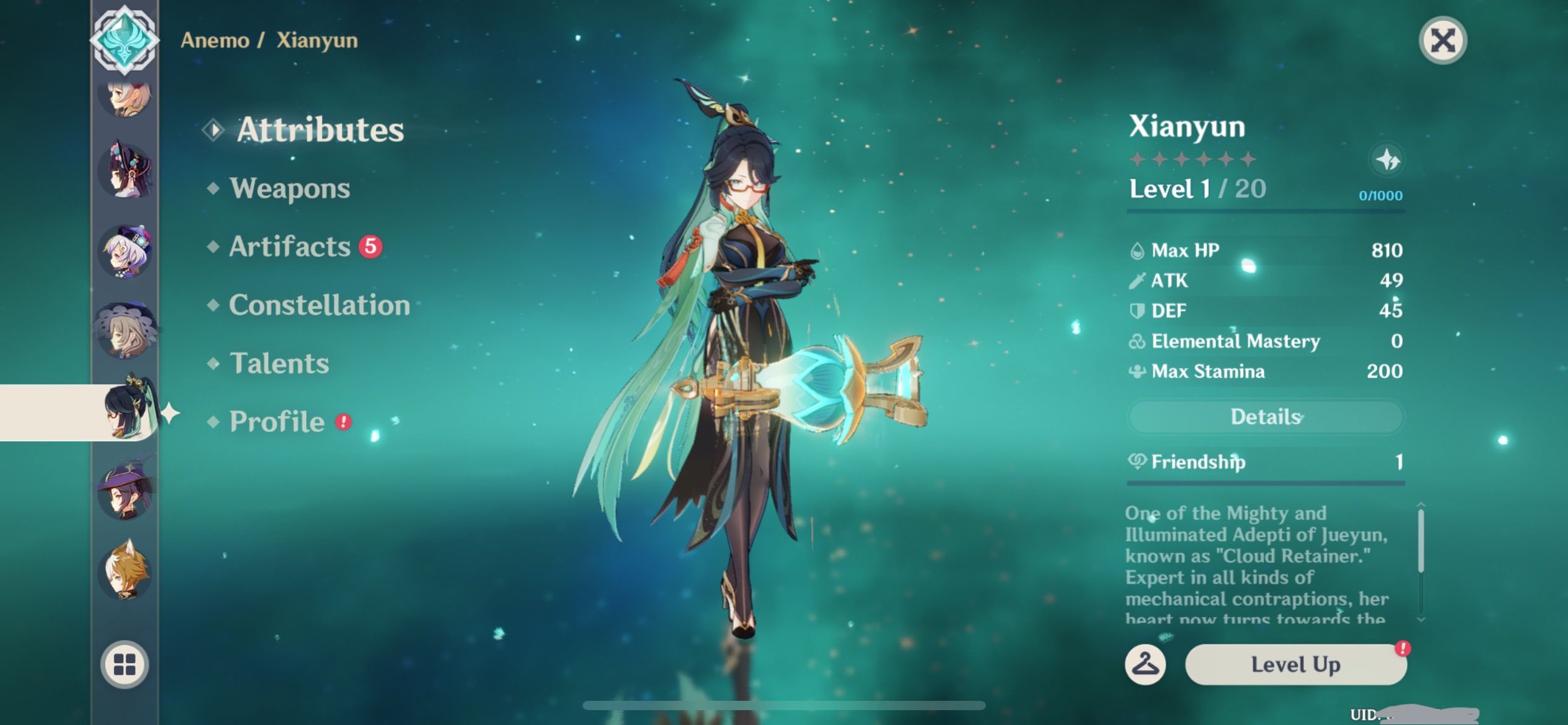Switch to the Talents tab
This screenshot has height=725, width=1568.
(x=280, y=364)
